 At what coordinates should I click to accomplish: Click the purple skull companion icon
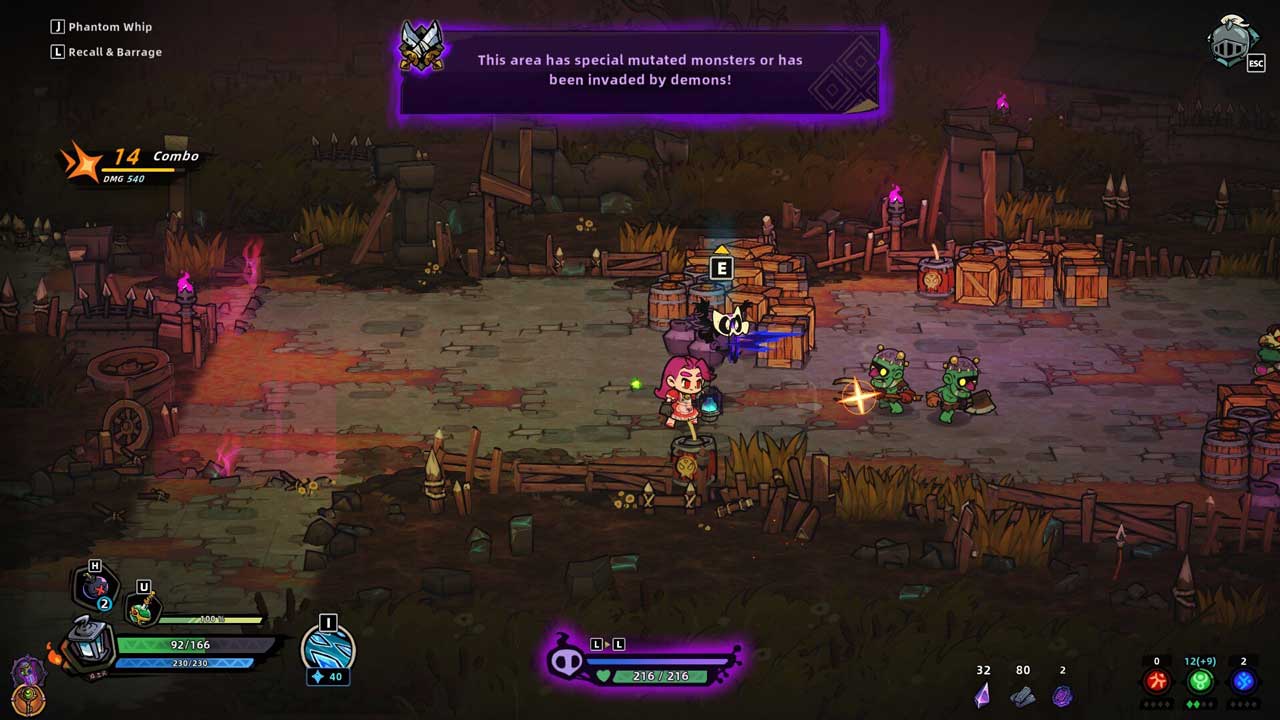click(x=566, y=661)
